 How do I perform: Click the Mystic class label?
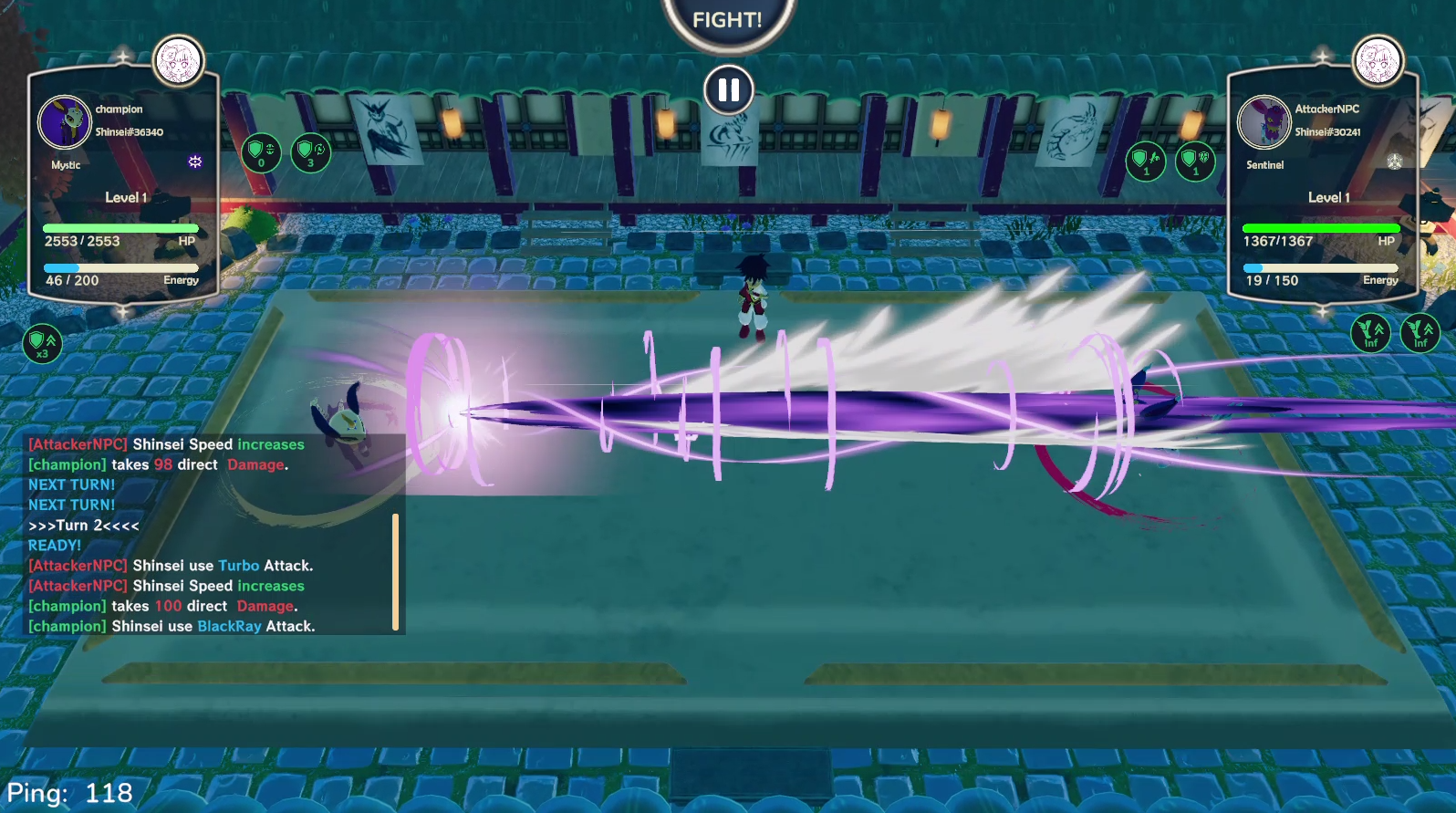(65, 165)
